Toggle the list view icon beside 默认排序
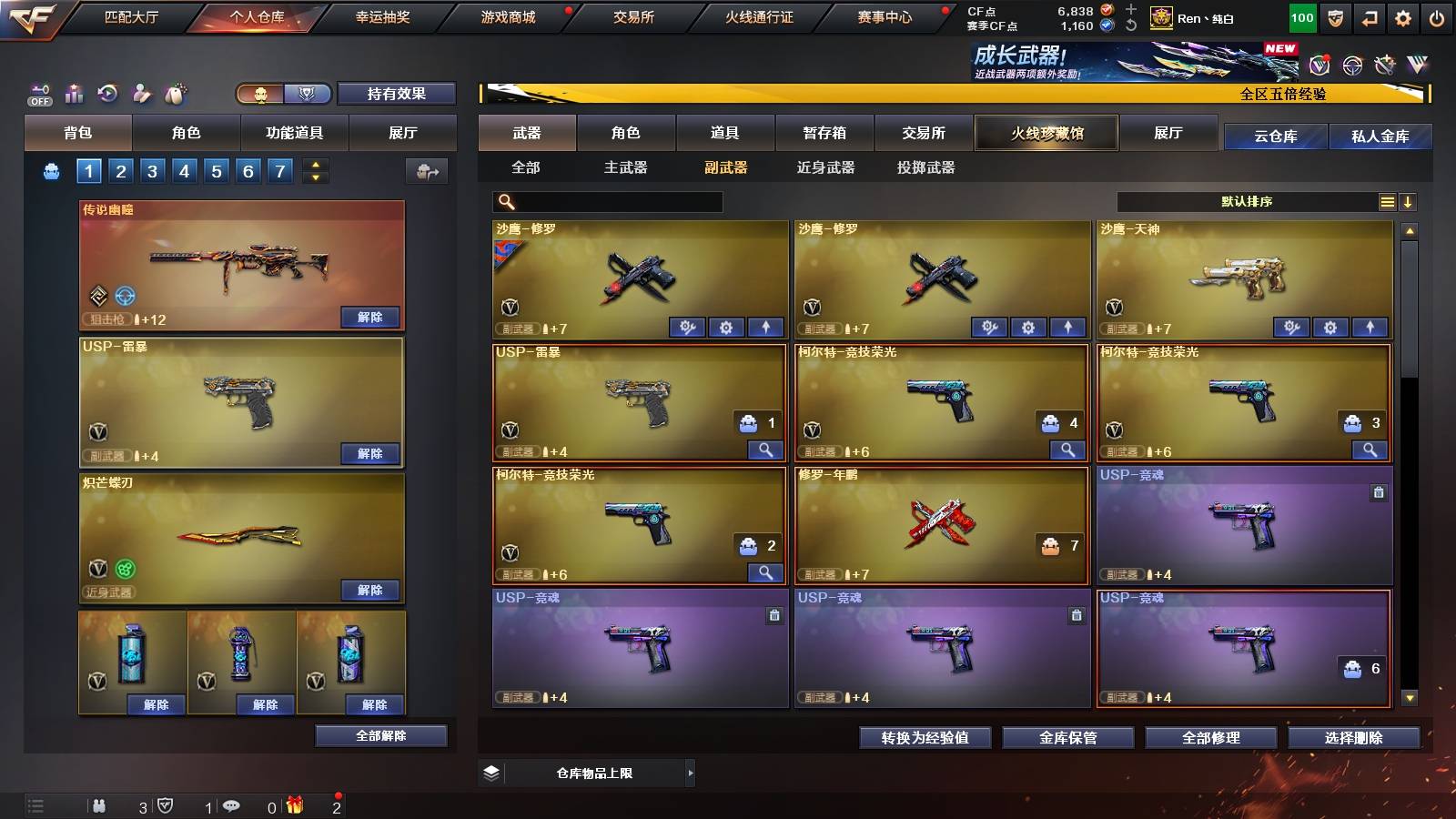This screenshot has height=819, width=1456. click(x=1387, y=201)
